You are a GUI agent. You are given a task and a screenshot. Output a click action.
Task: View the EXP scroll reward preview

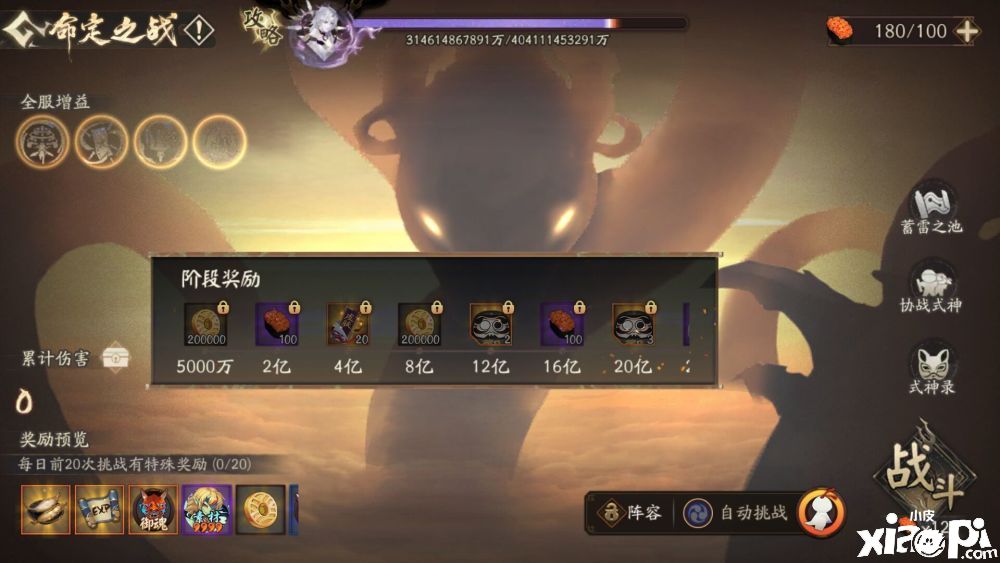(99, 510)
